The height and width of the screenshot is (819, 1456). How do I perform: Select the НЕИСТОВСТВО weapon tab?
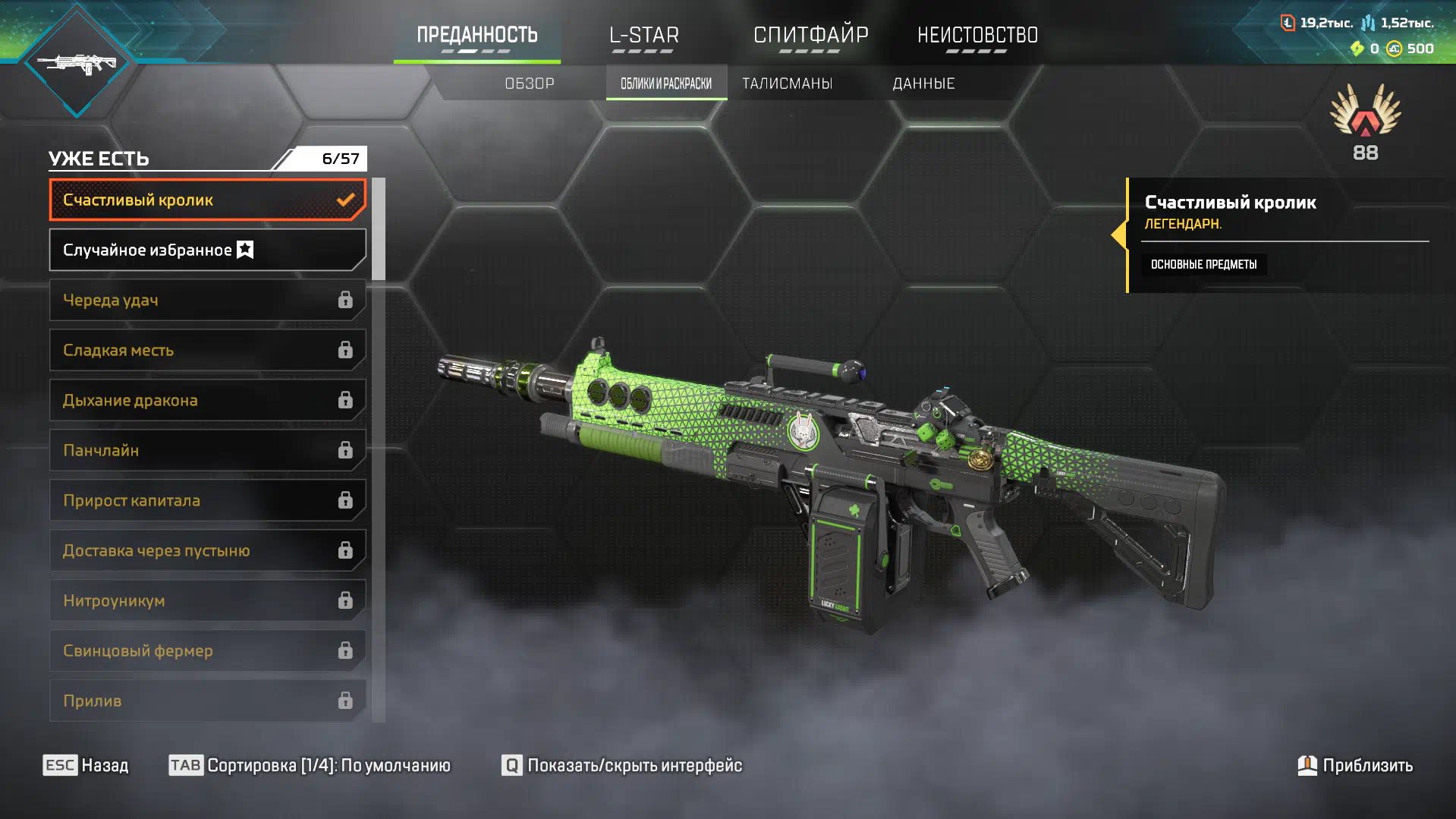click(977, 35)
